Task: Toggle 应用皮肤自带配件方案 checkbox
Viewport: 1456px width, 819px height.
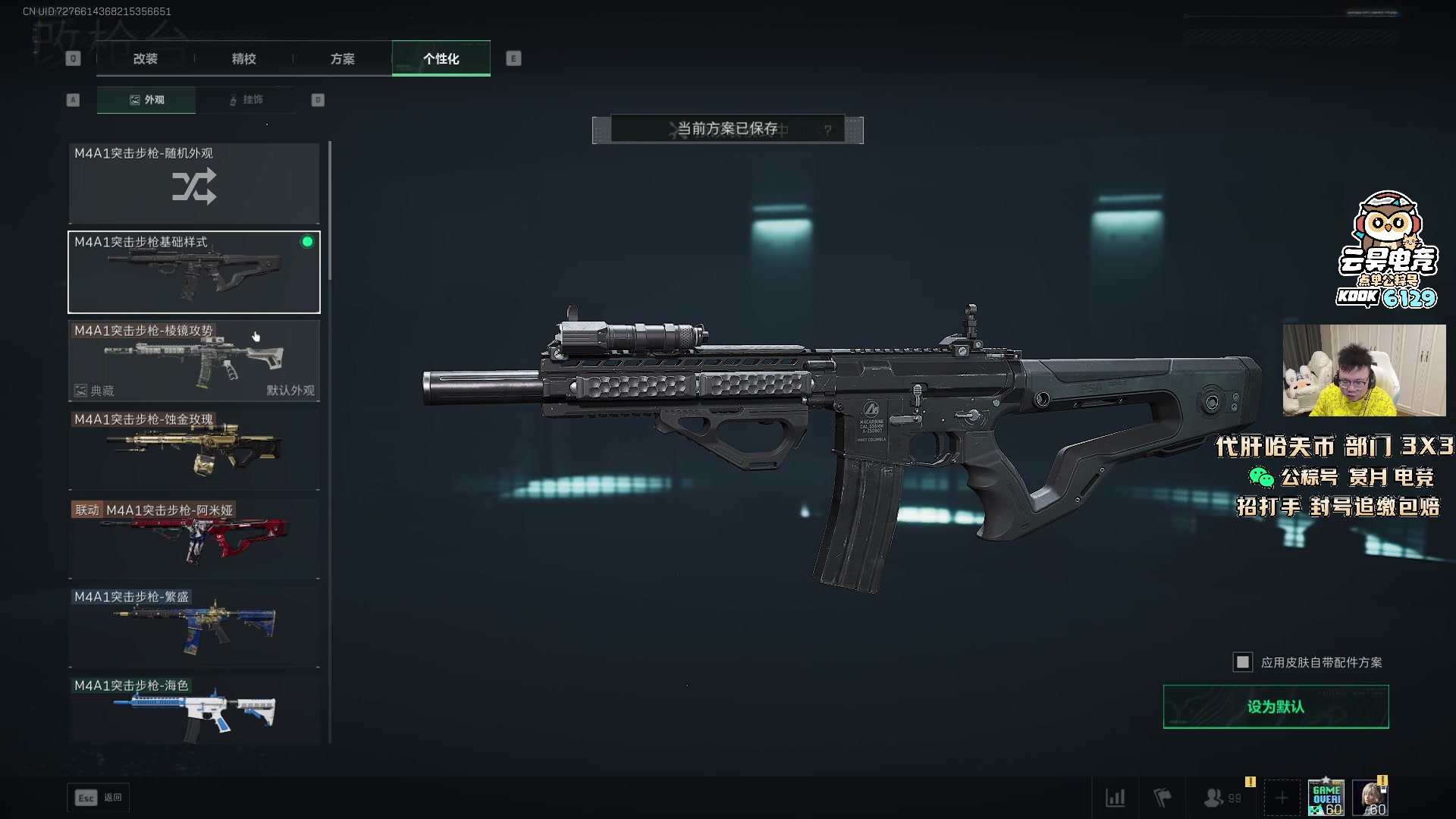Action: [x=1243, y=662]
